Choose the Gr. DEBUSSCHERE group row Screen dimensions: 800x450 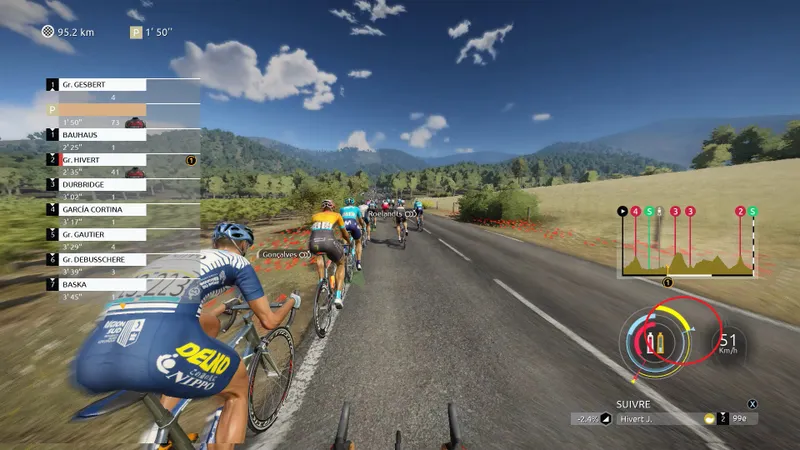[100, 258]
